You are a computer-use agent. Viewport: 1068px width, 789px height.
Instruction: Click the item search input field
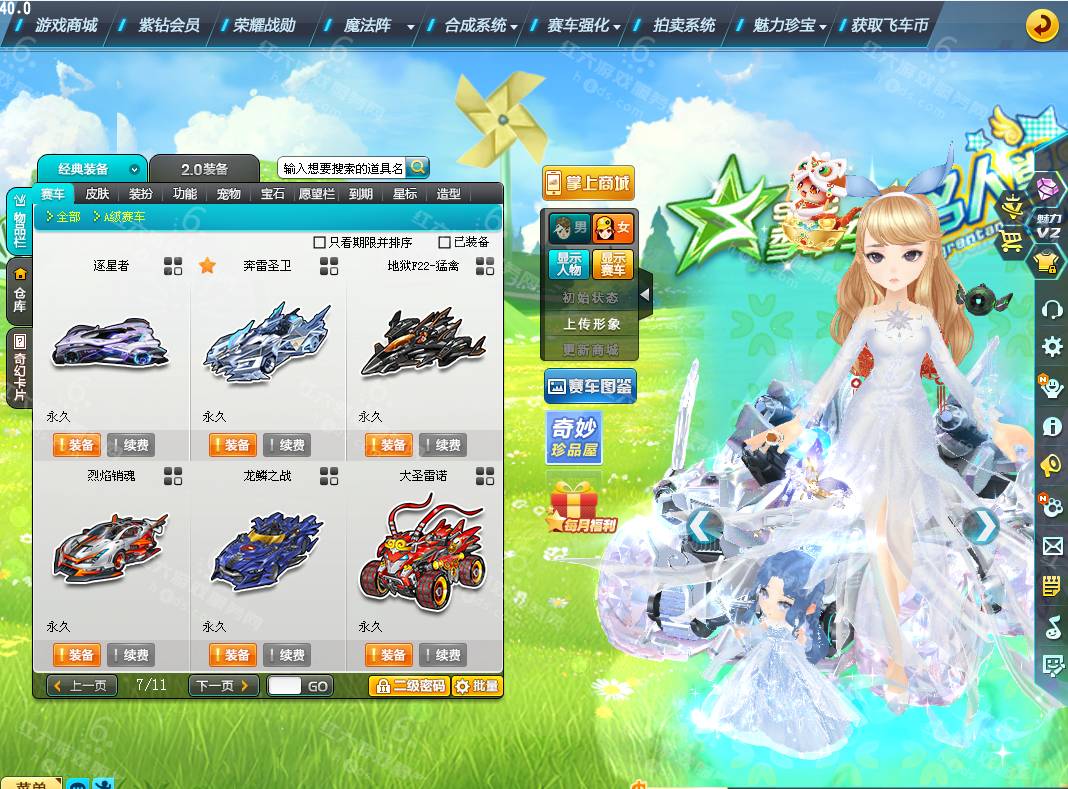342,168
